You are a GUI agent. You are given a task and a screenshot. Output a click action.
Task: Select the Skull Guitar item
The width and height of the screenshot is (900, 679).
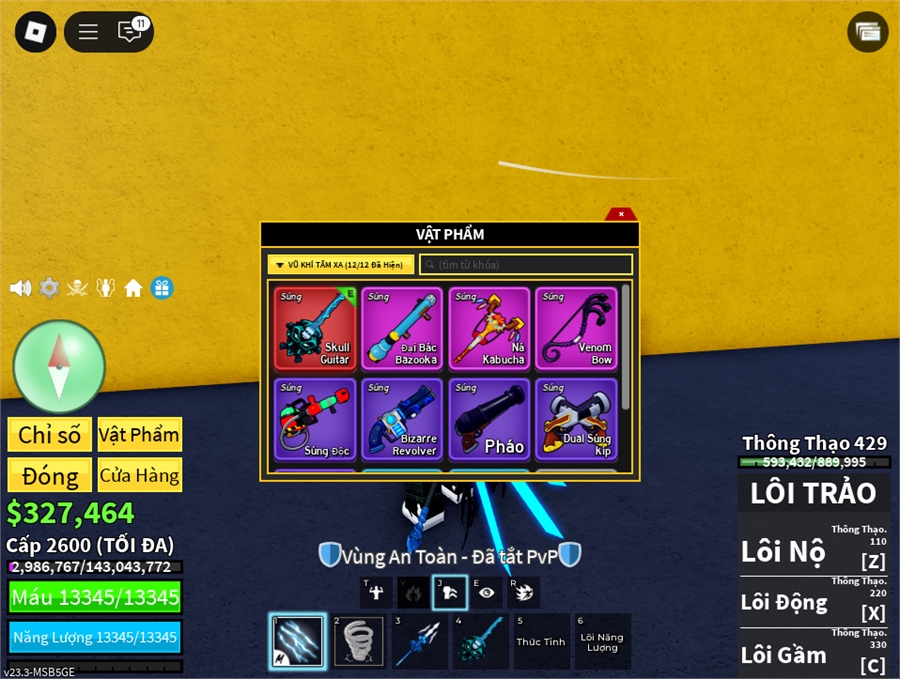[x=315, y=329]
